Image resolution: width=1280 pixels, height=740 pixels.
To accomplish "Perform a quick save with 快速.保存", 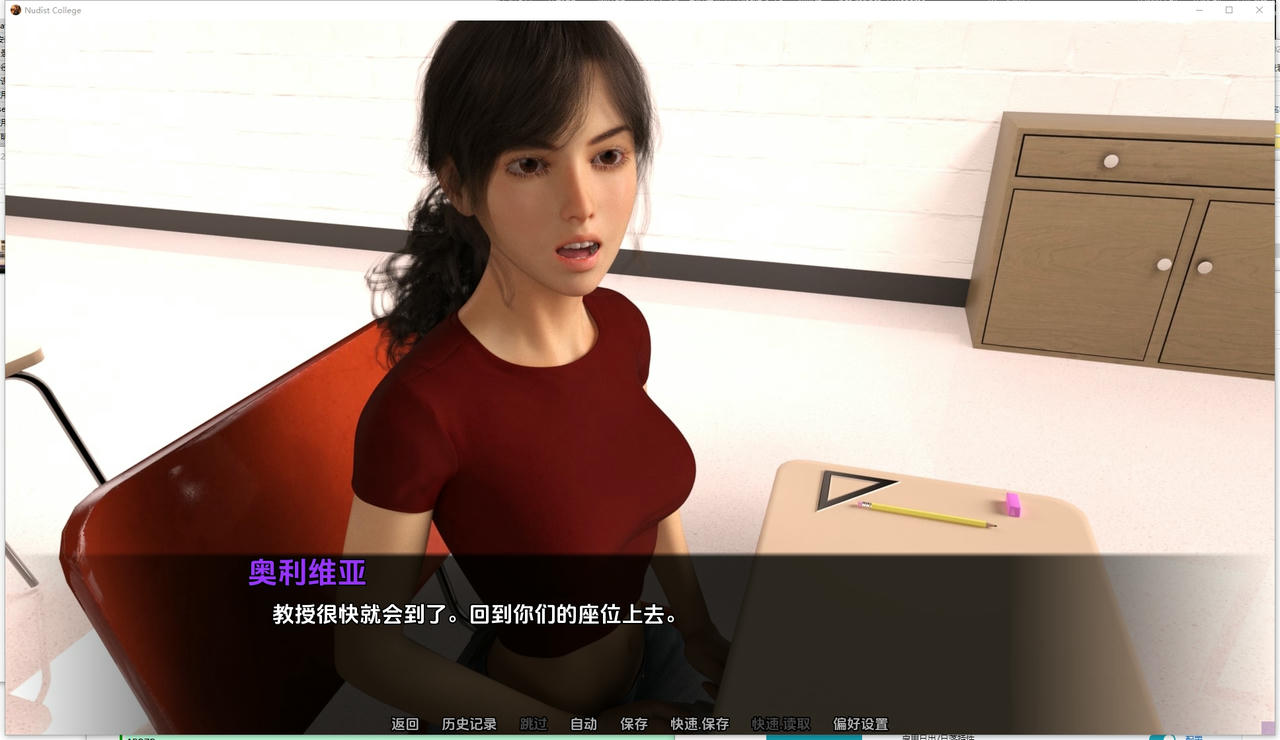I will point(698,723).
